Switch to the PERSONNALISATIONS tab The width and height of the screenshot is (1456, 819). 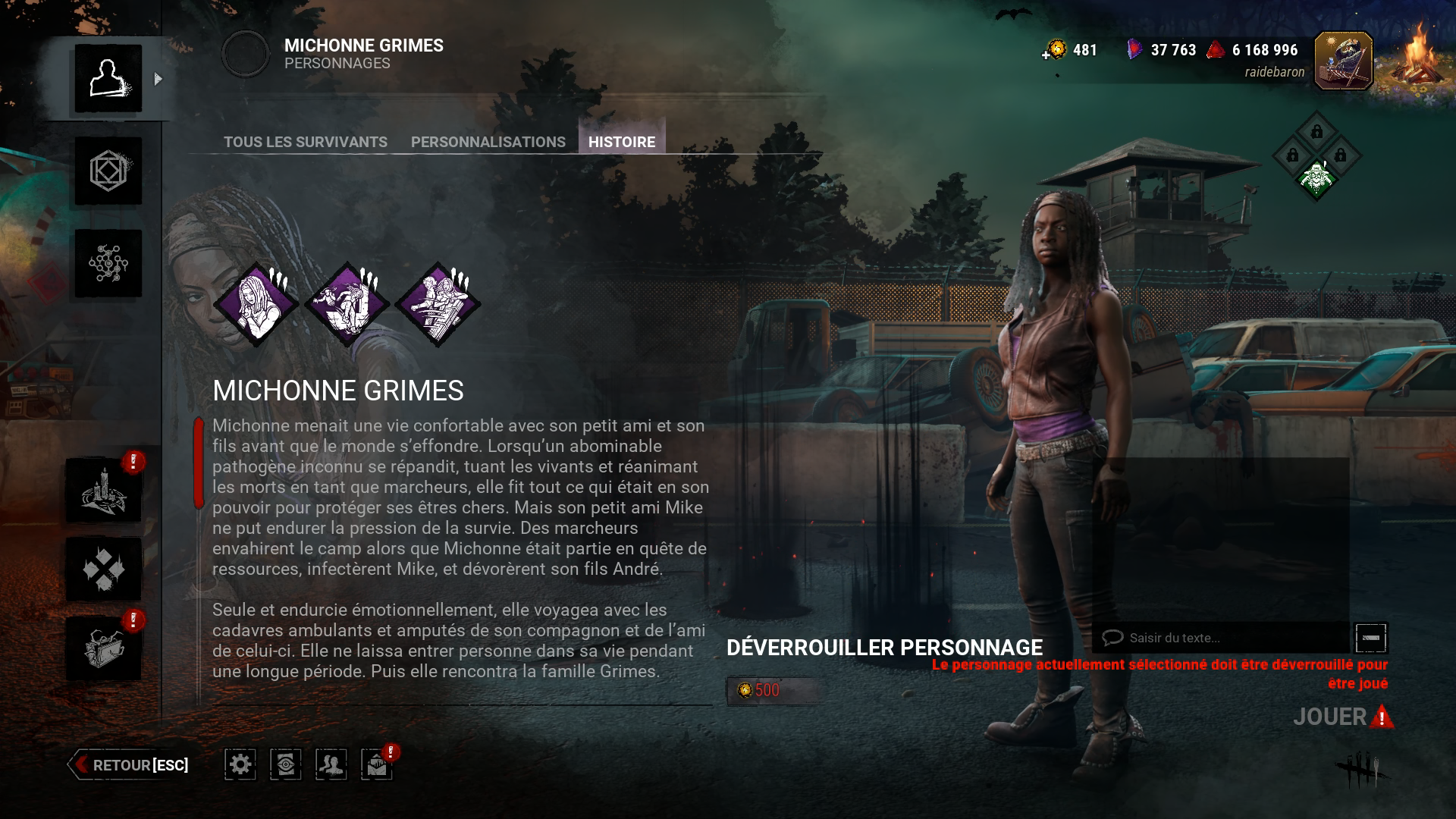click(x=487, y=142)
